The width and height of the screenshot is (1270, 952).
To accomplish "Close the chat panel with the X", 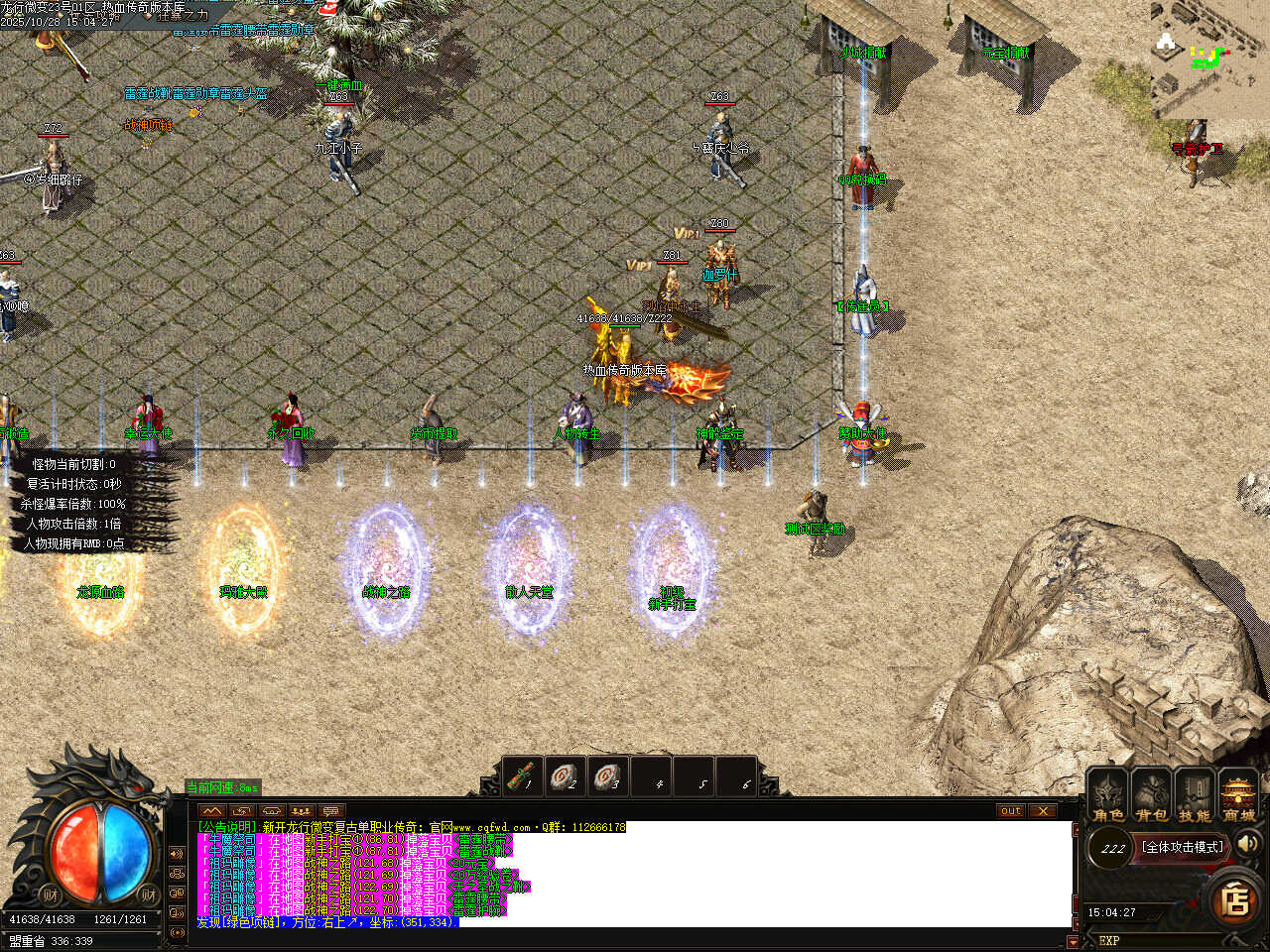I will (1042, 810).
